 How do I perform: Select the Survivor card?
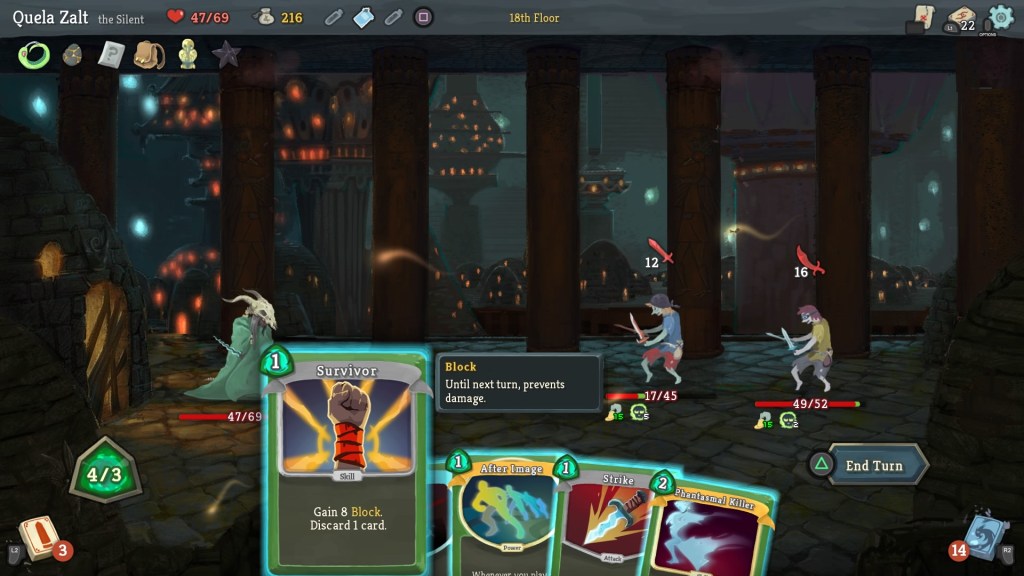346,460
